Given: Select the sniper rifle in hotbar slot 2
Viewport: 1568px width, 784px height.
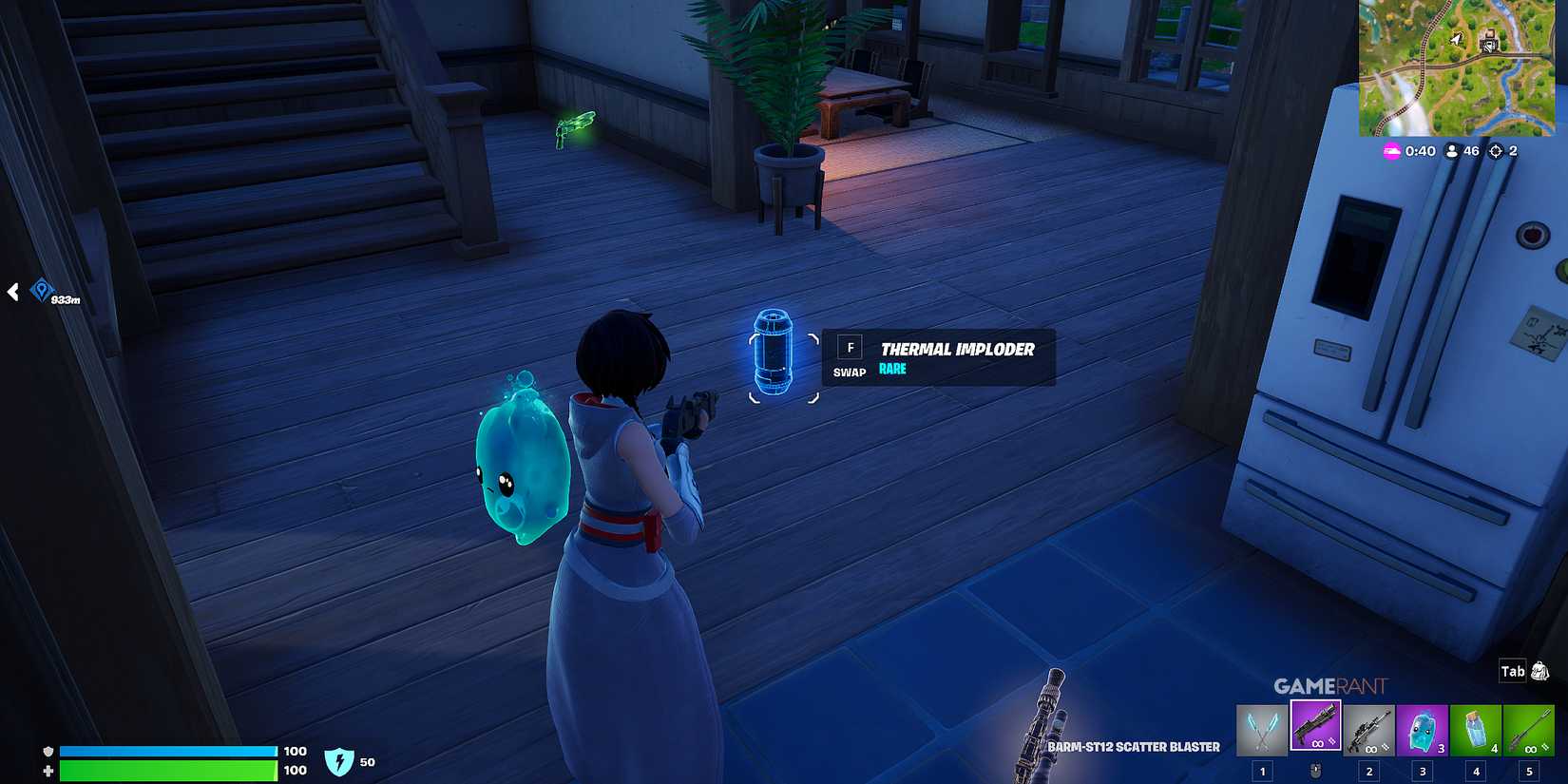Looking at the screenshot, I should [1368, 727].
